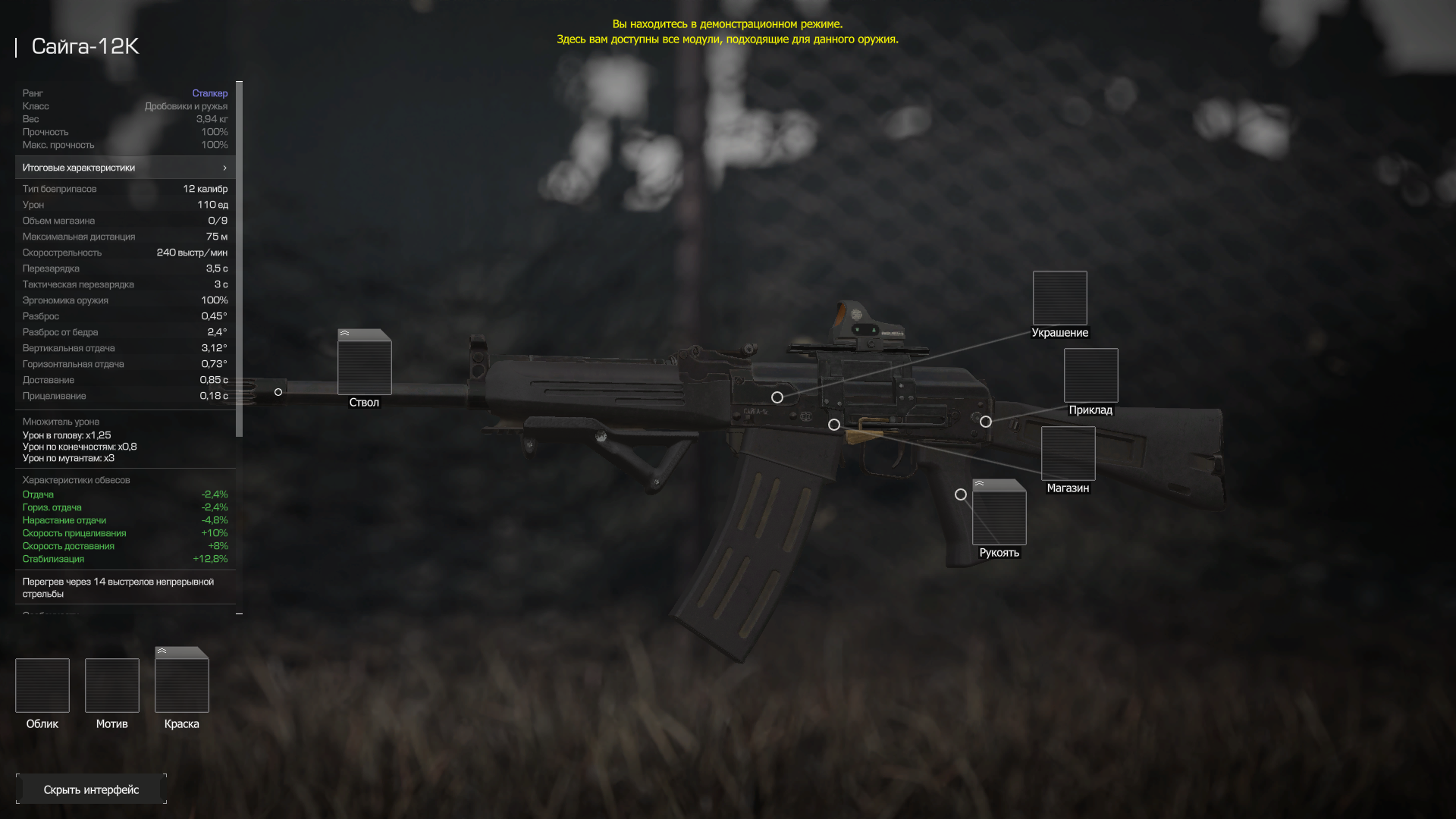Open the Мотив pattern slot
The image size is (1456, 819).
112,686
